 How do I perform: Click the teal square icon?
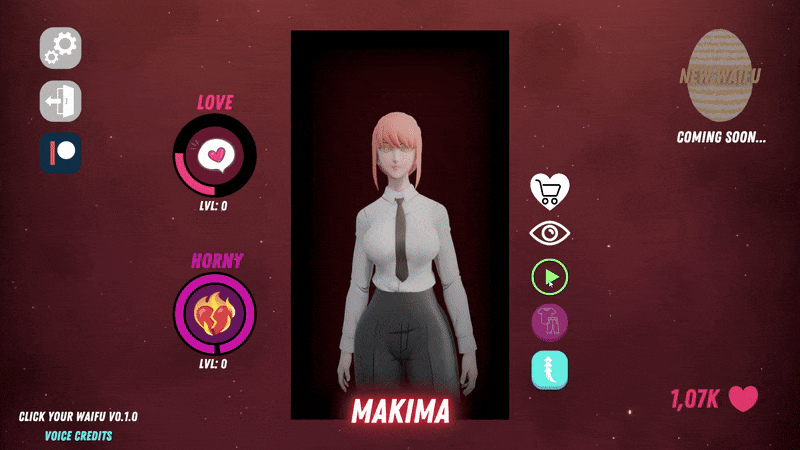550,370
